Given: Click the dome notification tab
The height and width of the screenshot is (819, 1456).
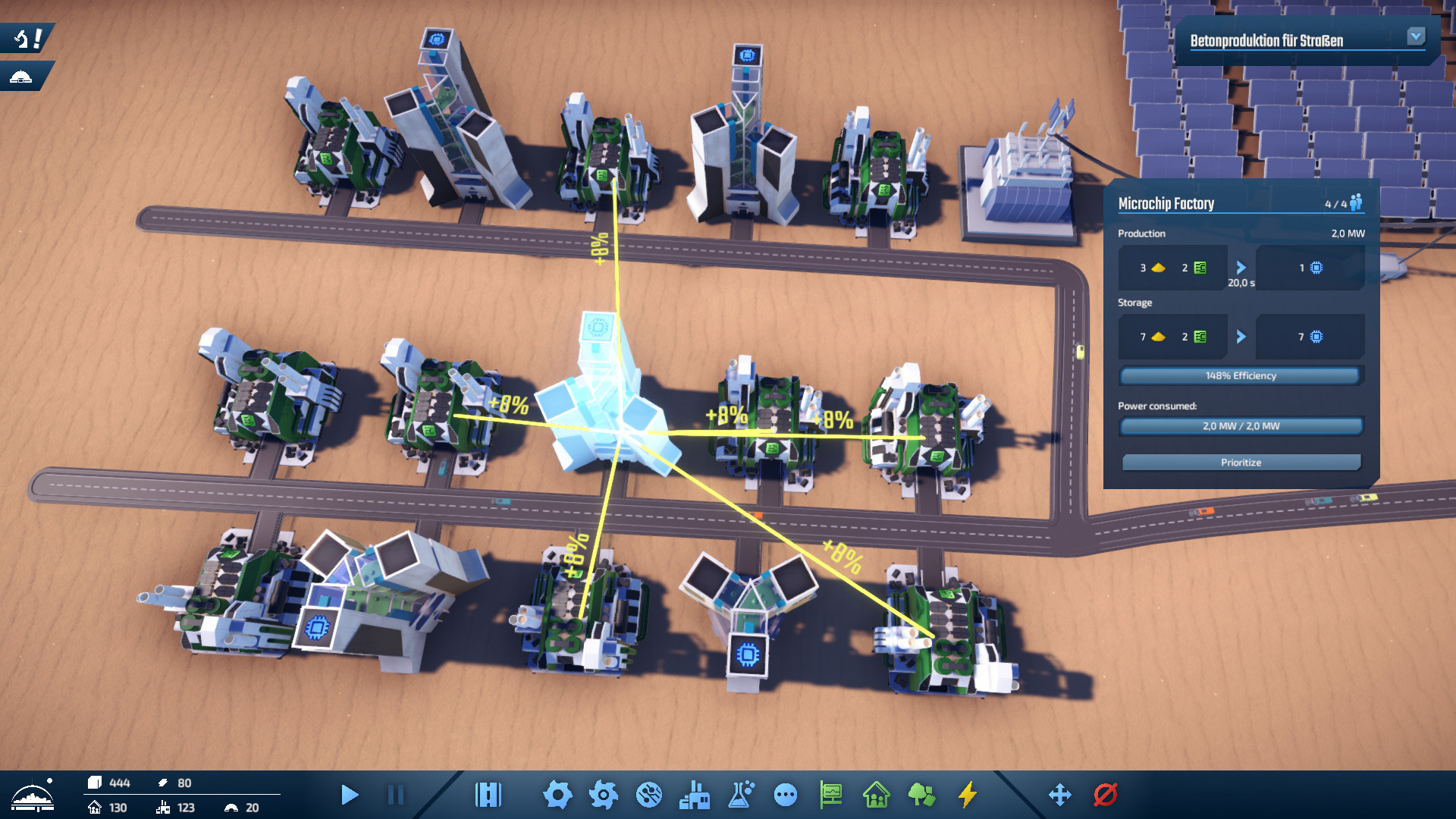Looking at the screenshot, I should 22,77.
